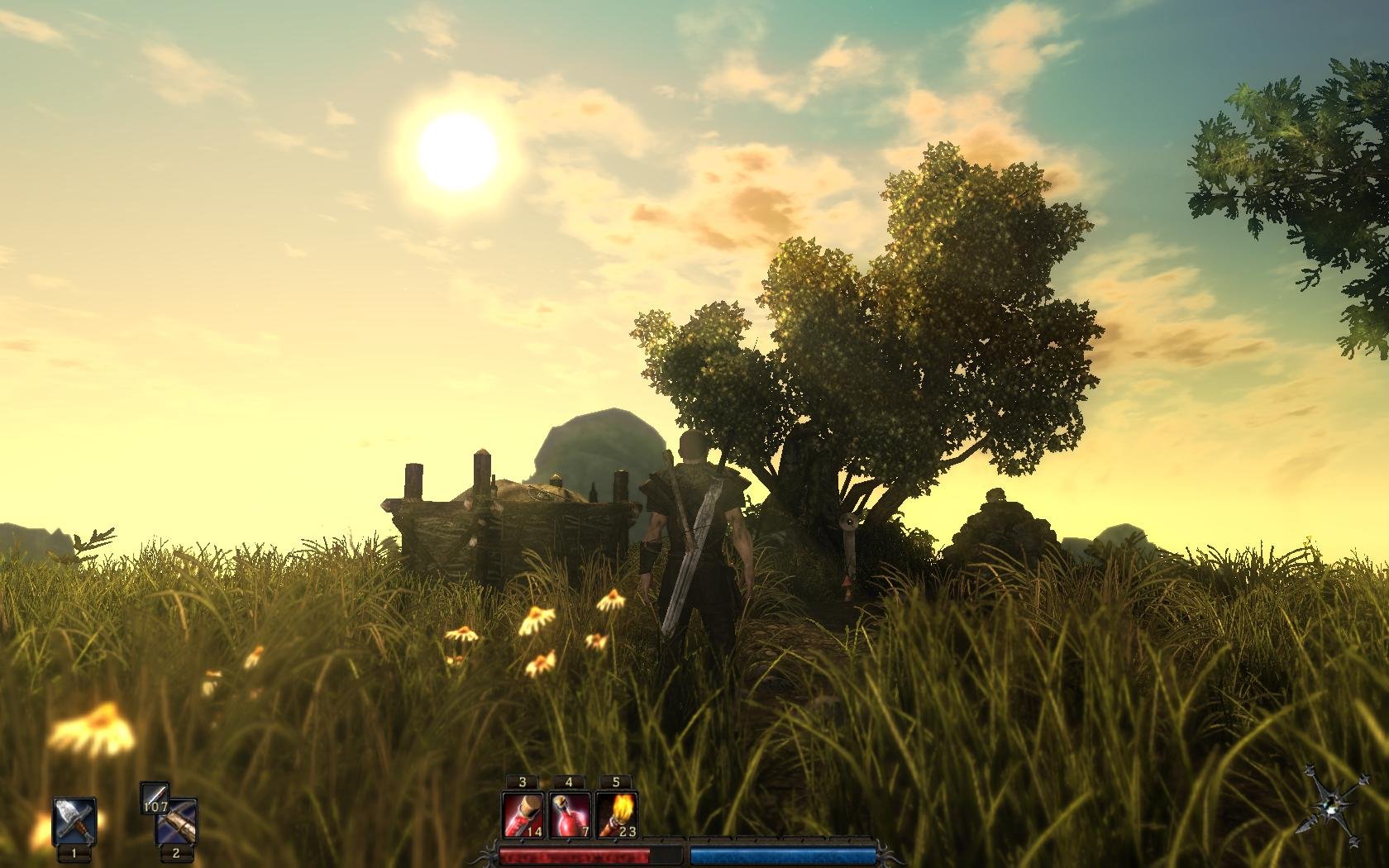Light the torch in quickslot 5
The image size is (1389, 868).
click(617, 815)
